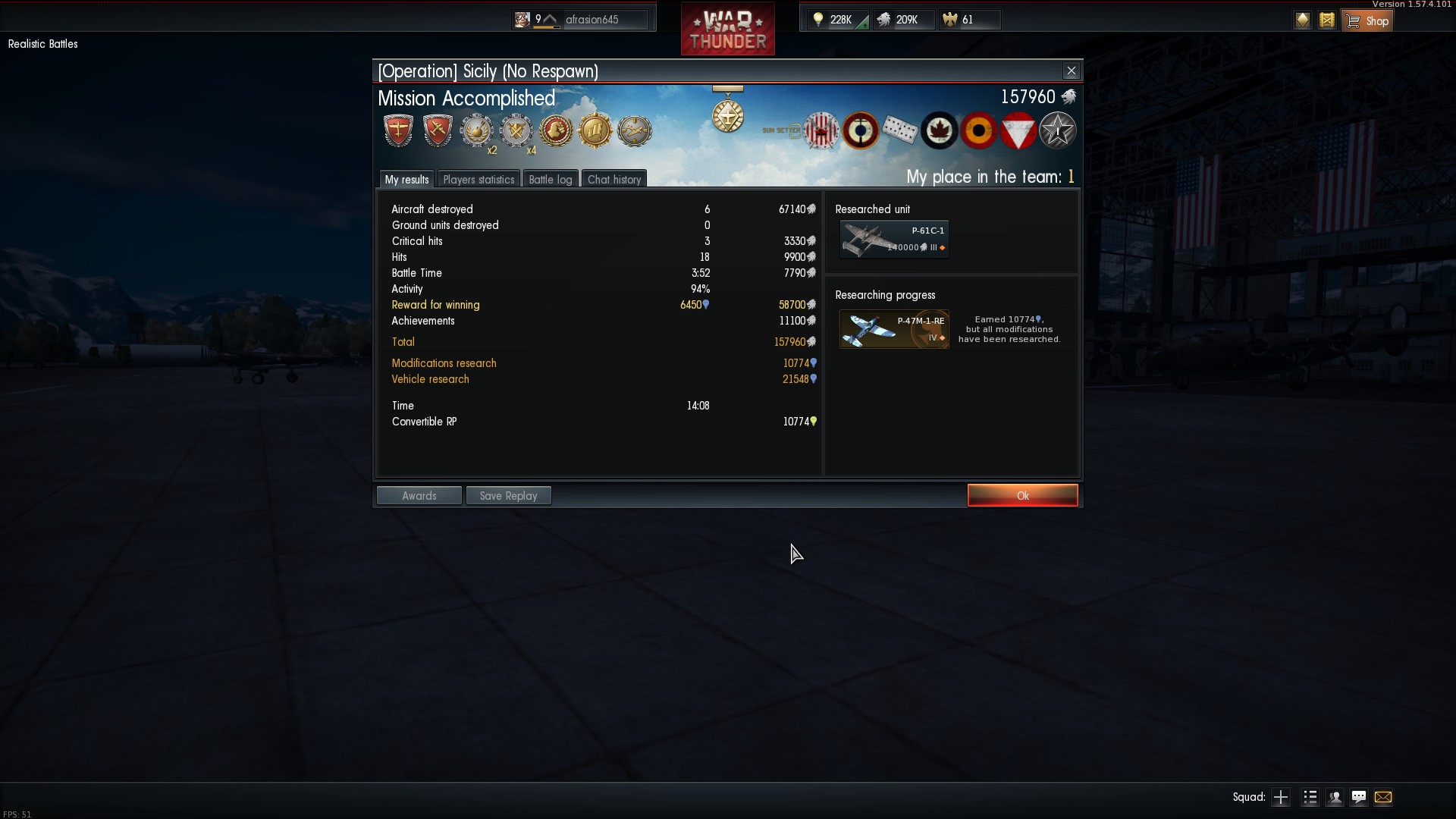Screen dimensions: 1456x819
Task: Add a squad member with the plus button
Action: coord(1281,797)
